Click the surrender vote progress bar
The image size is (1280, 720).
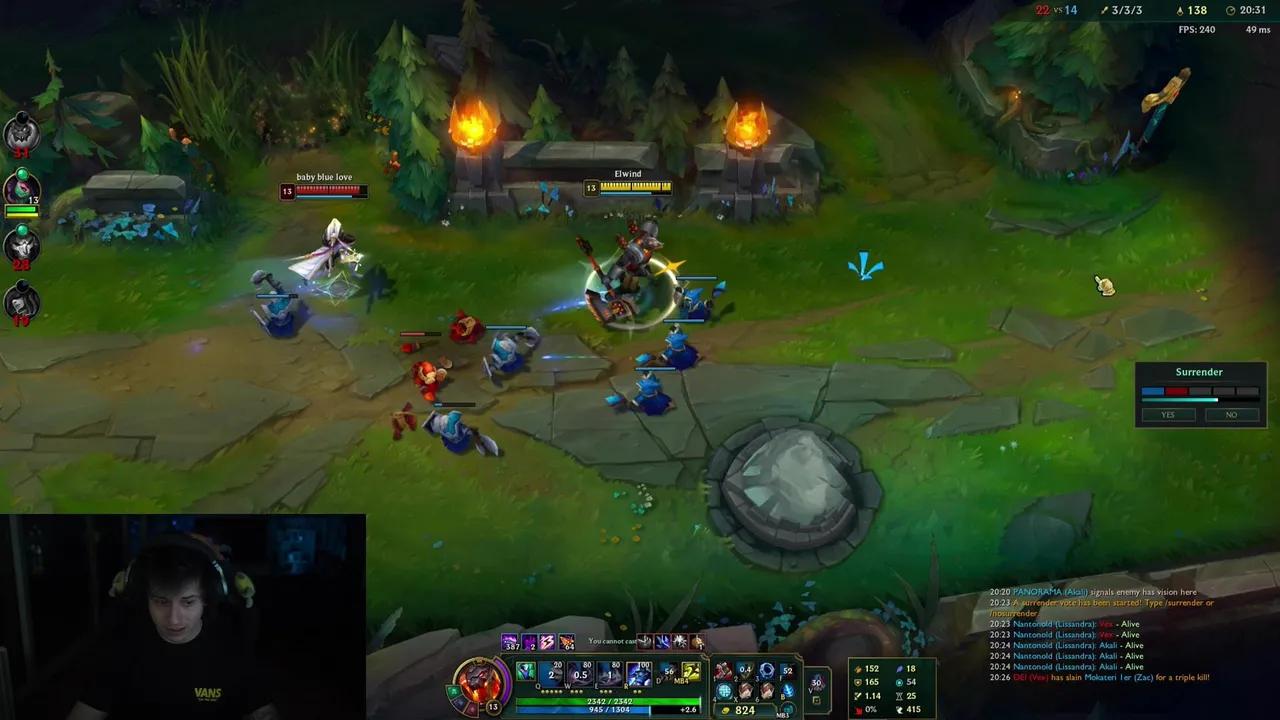tap(1199, 391)
